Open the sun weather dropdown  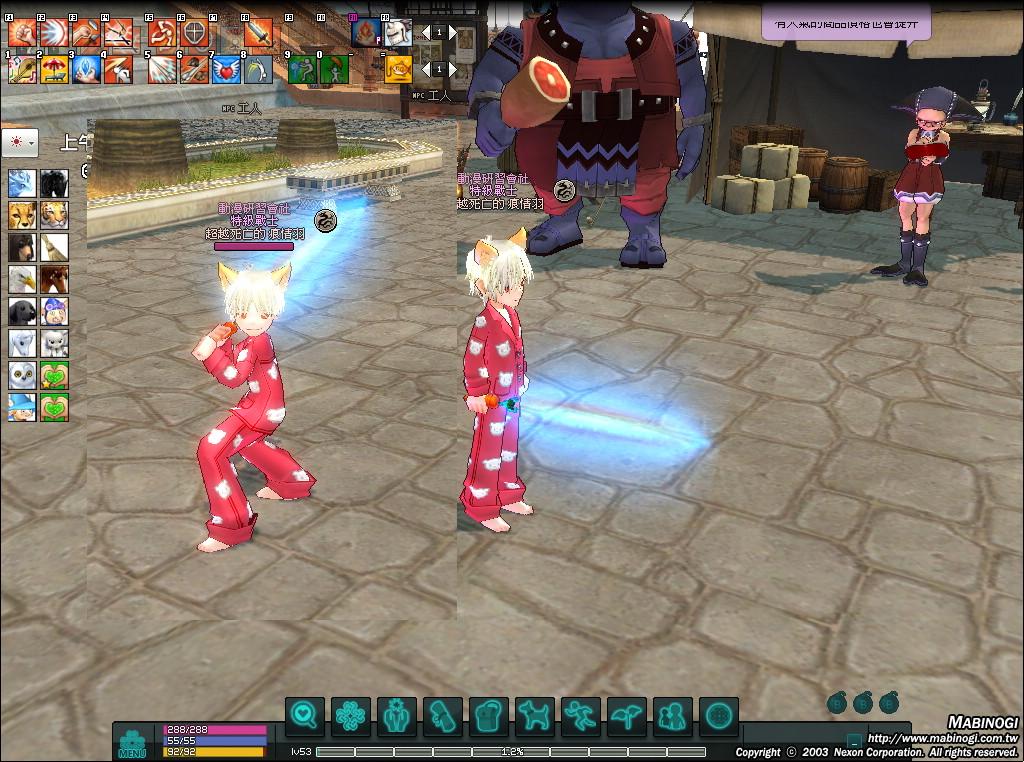[20, 142]
